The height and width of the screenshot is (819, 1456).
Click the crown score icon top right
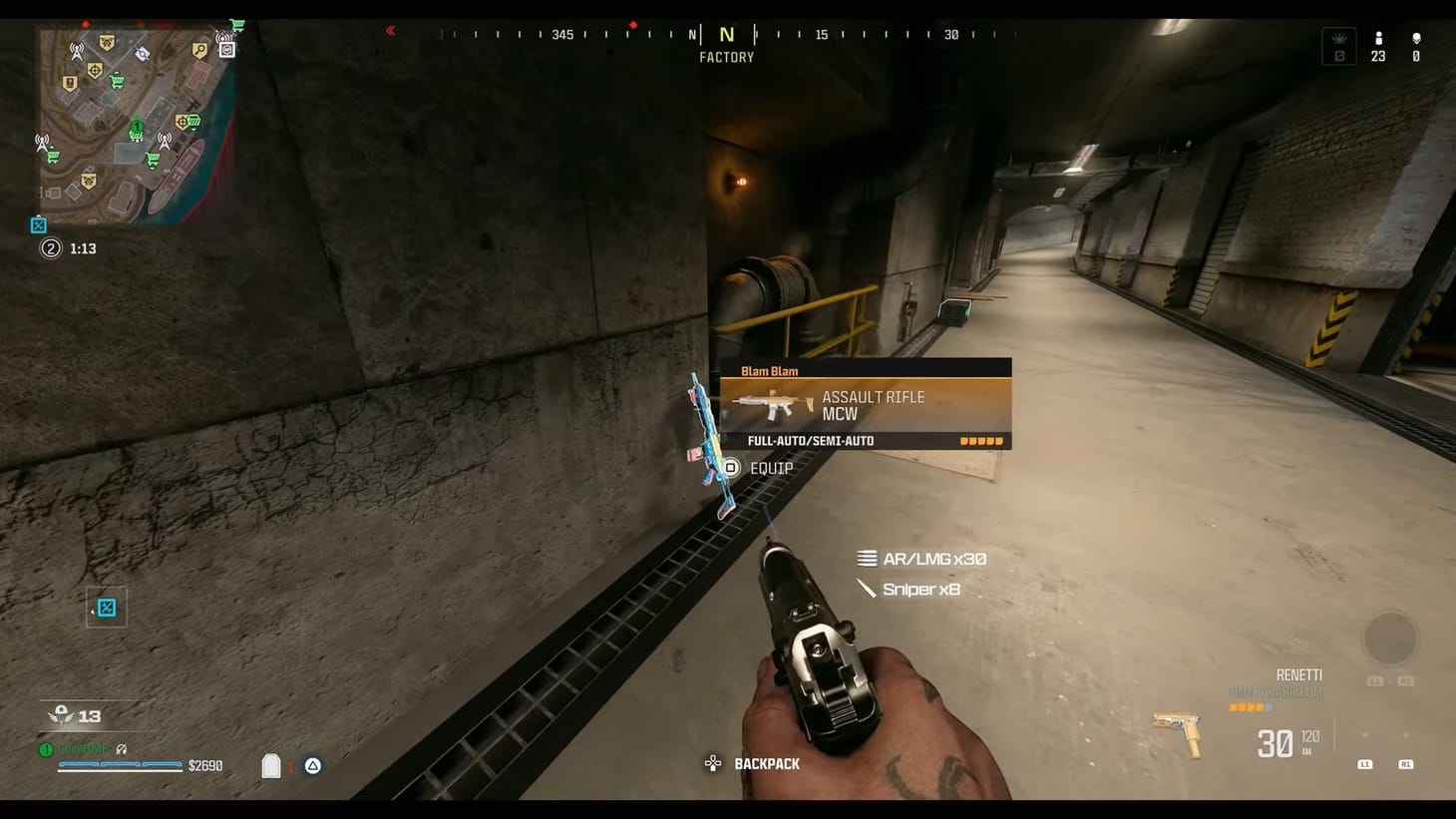pyautogui.click(x=1337, y=43)
